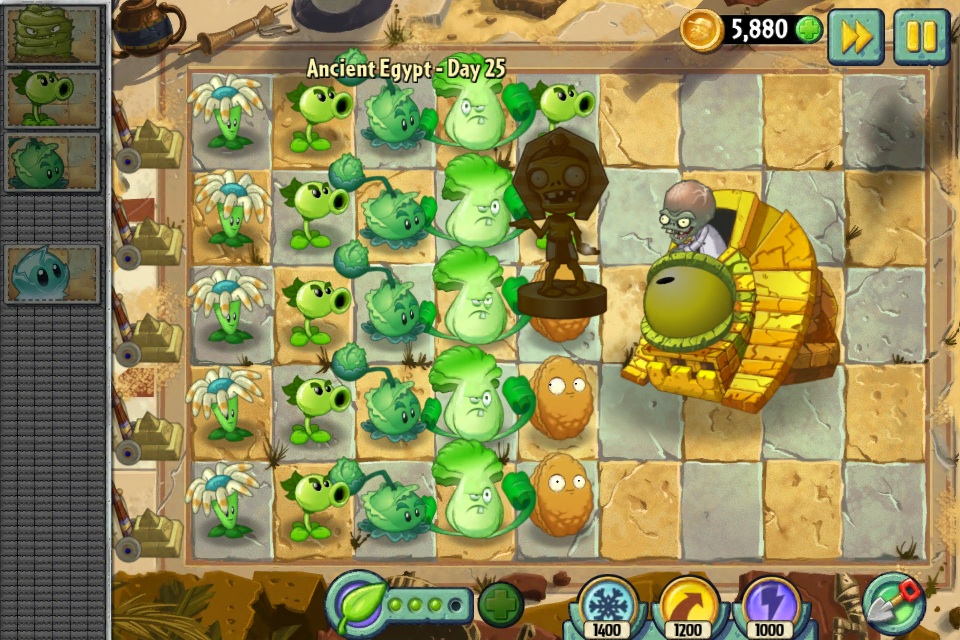The image size is (960, 640).
Task: Use the snowflake freeze power-up
Action: (x=607, y=606)
